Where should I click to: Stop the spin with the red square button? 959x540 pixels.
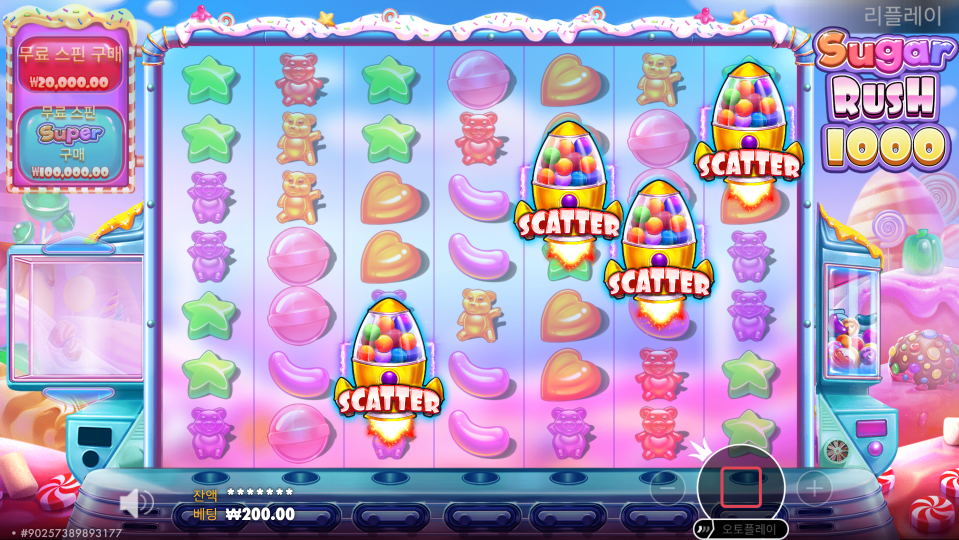click(x=741, y=487)
